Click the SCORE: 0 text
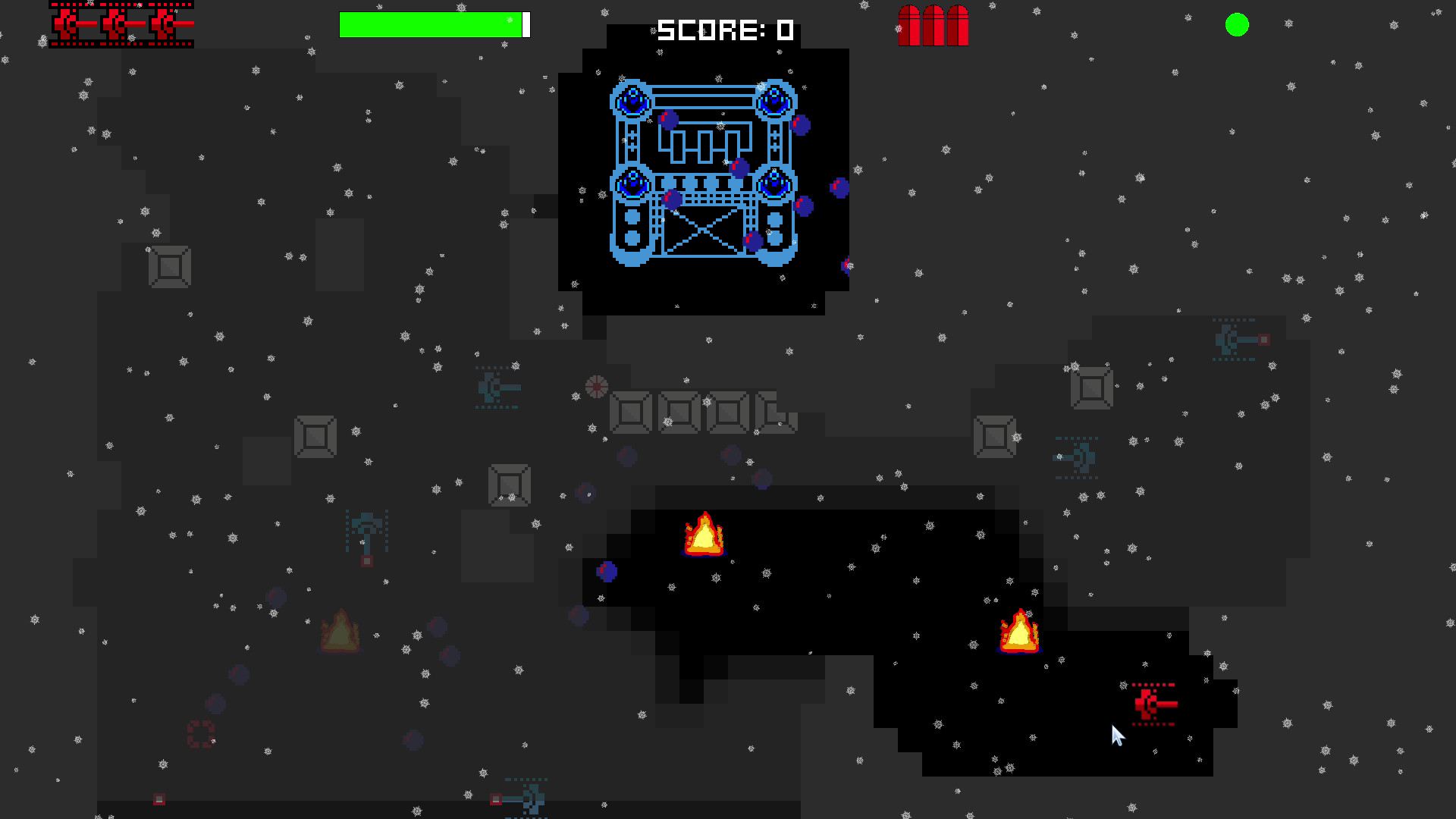This screenshot has height=819, width=1456. 723,30
